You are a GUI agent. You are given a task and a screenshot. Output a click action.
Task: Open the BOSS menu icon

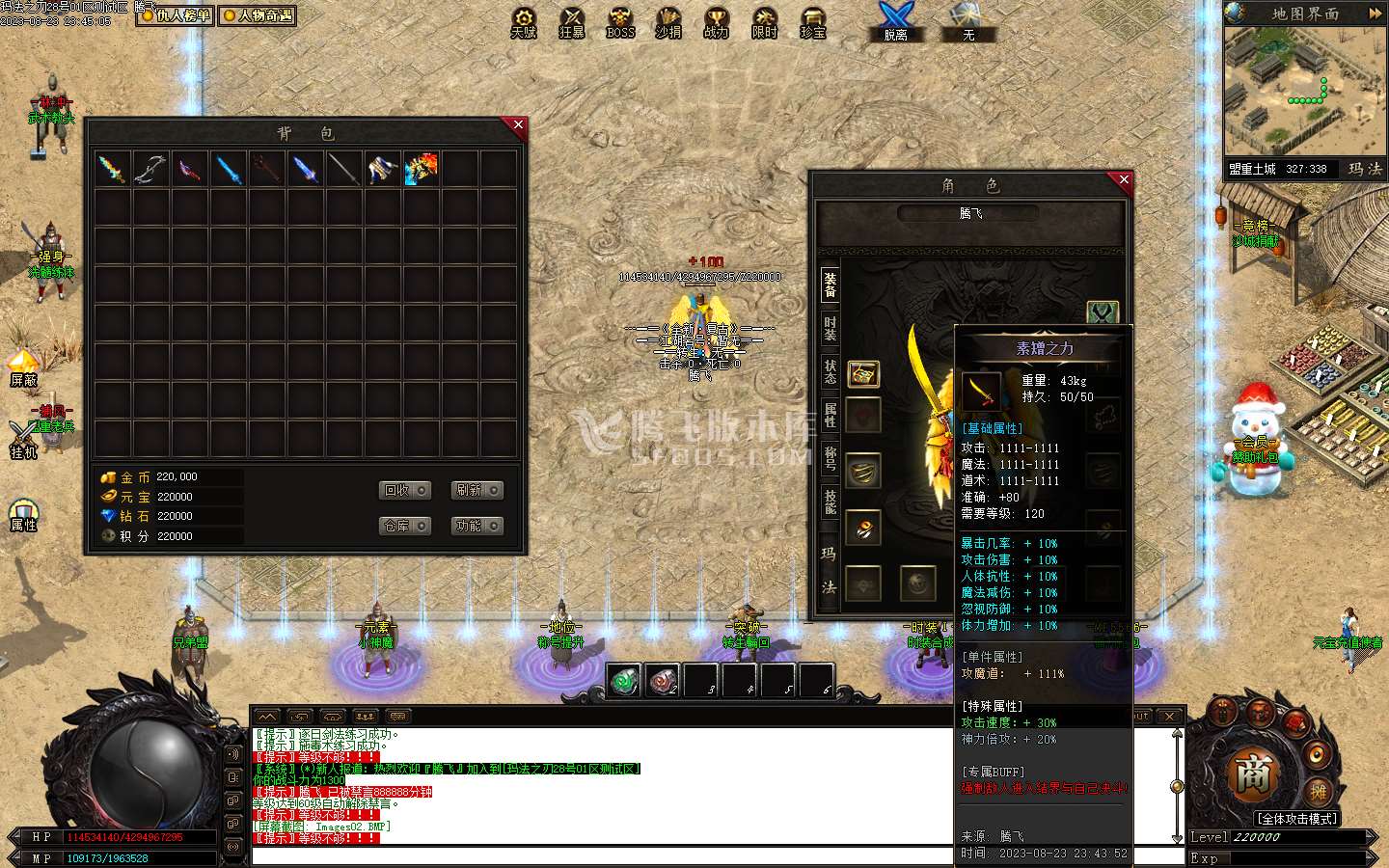(620, 23)
